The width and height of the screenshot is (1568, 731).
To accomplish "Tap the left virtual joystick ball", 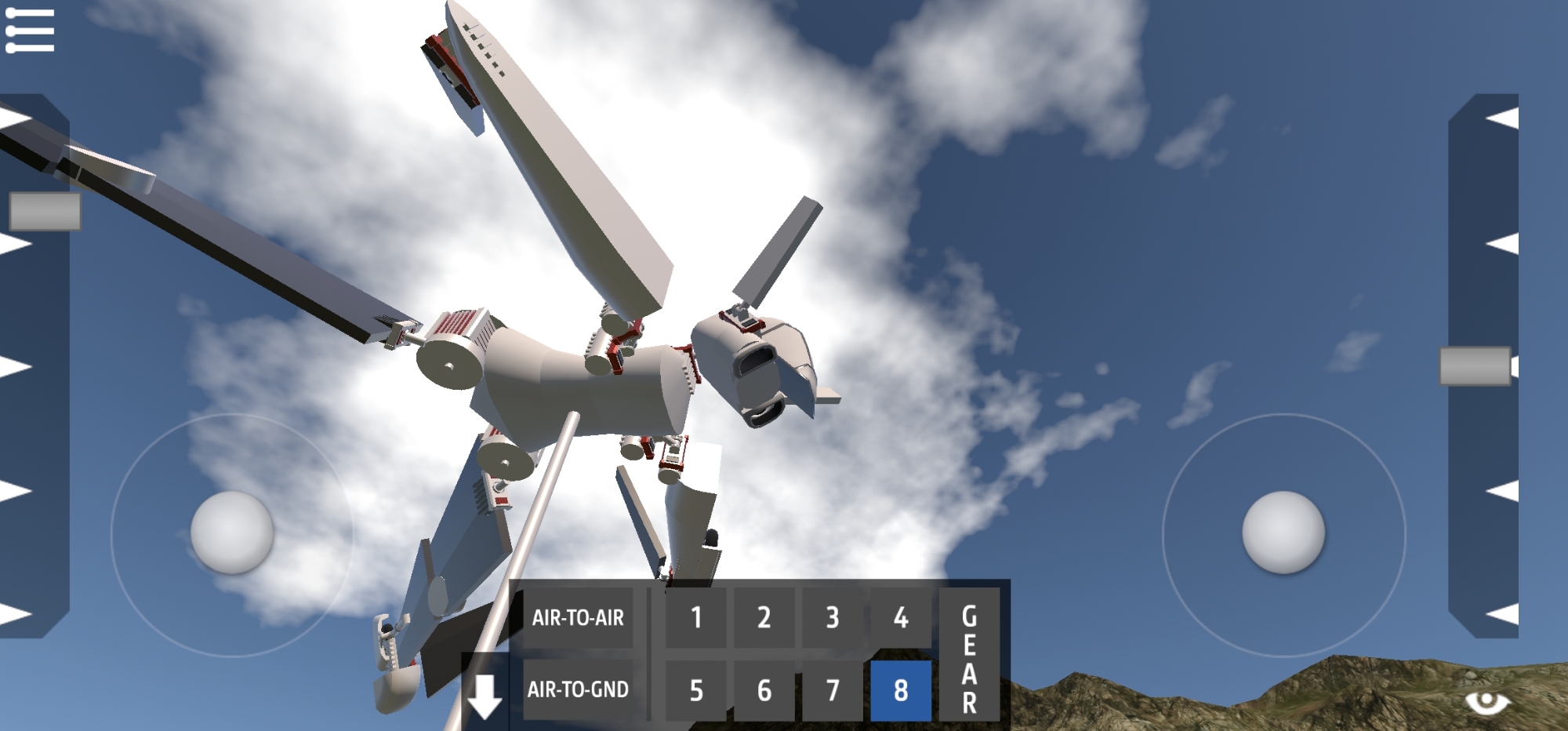I will pos(232,533).
